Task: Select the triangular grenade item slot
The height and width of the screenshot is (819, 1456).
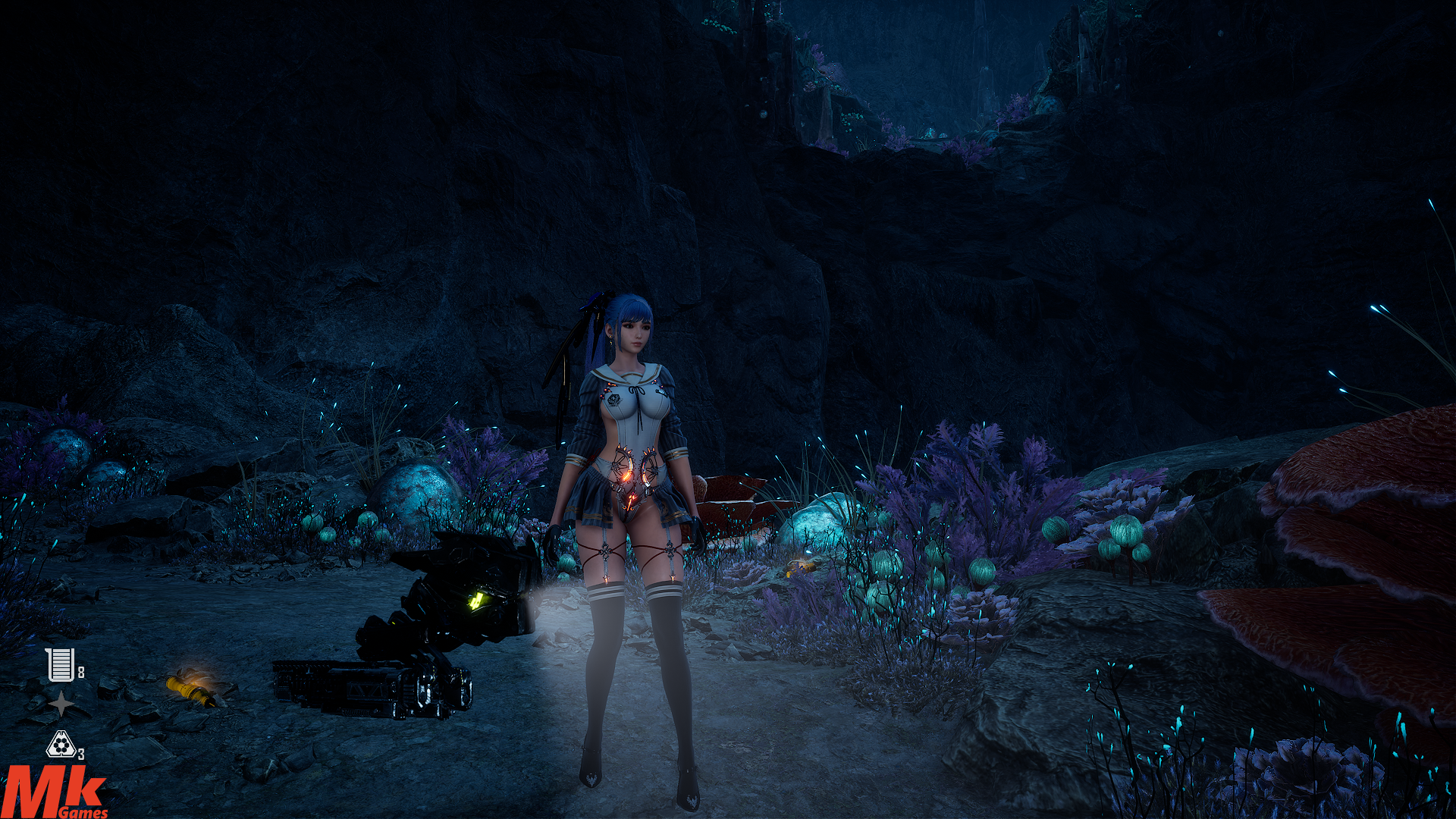Action: point(61,745)
